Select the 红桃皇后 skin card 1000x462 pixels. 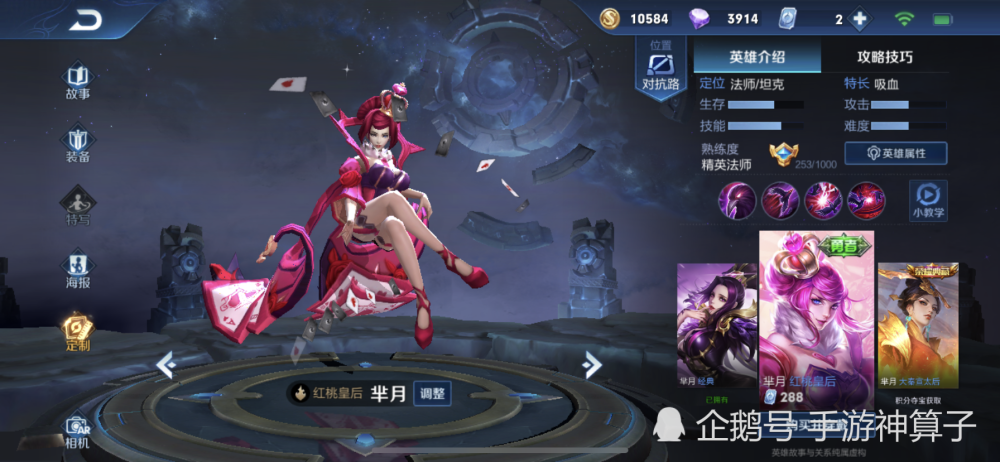tap(816, 320)
